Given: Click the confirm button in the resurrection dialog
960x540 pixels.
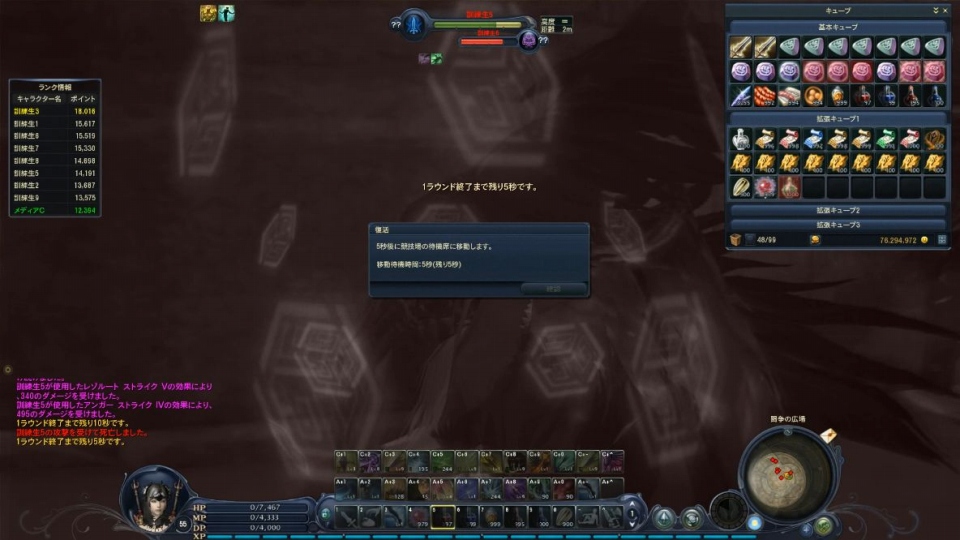Looking at the screenshot, I should pyautogui.click(x=553, y=288).
